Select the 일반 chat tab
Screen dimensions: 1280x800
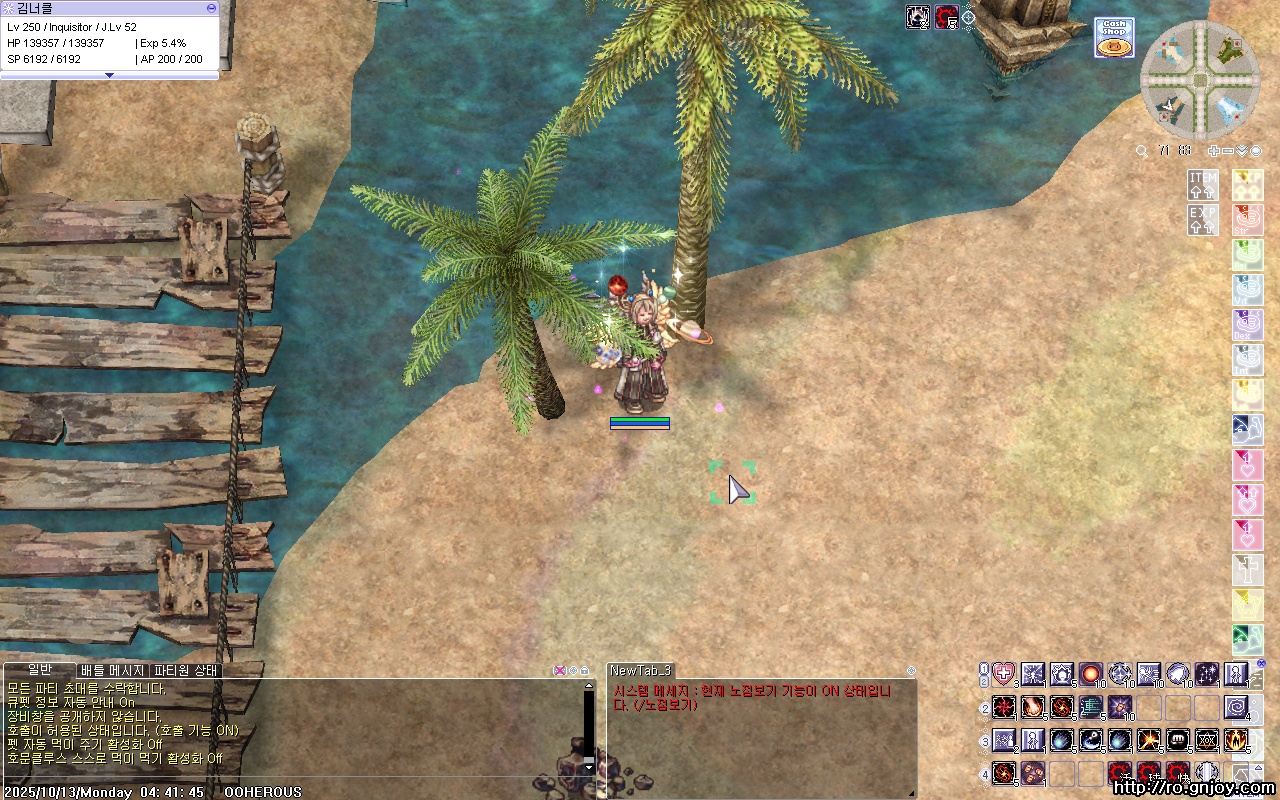40,669
